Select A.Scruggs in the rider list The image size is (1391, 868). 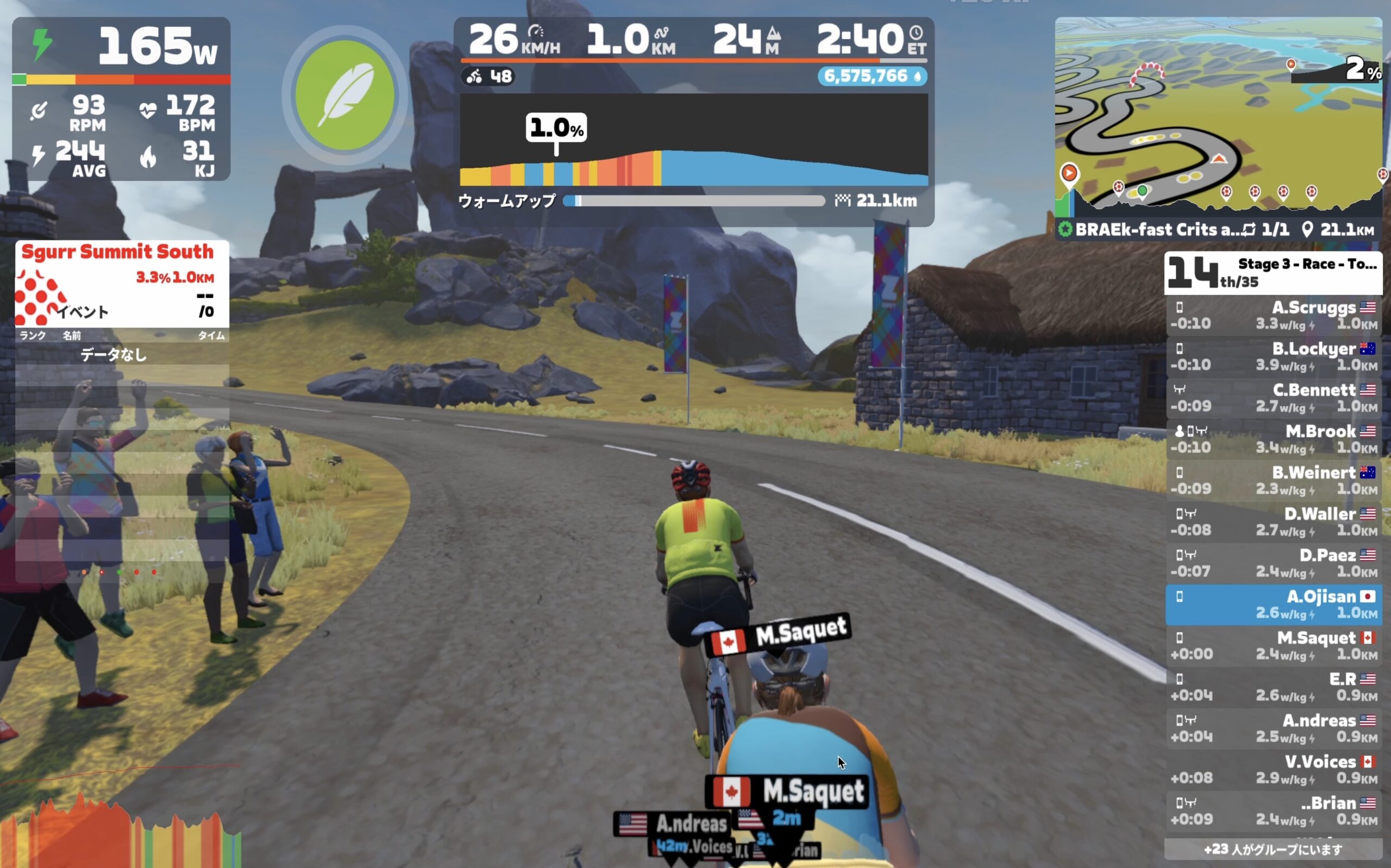coord(1273,315)
